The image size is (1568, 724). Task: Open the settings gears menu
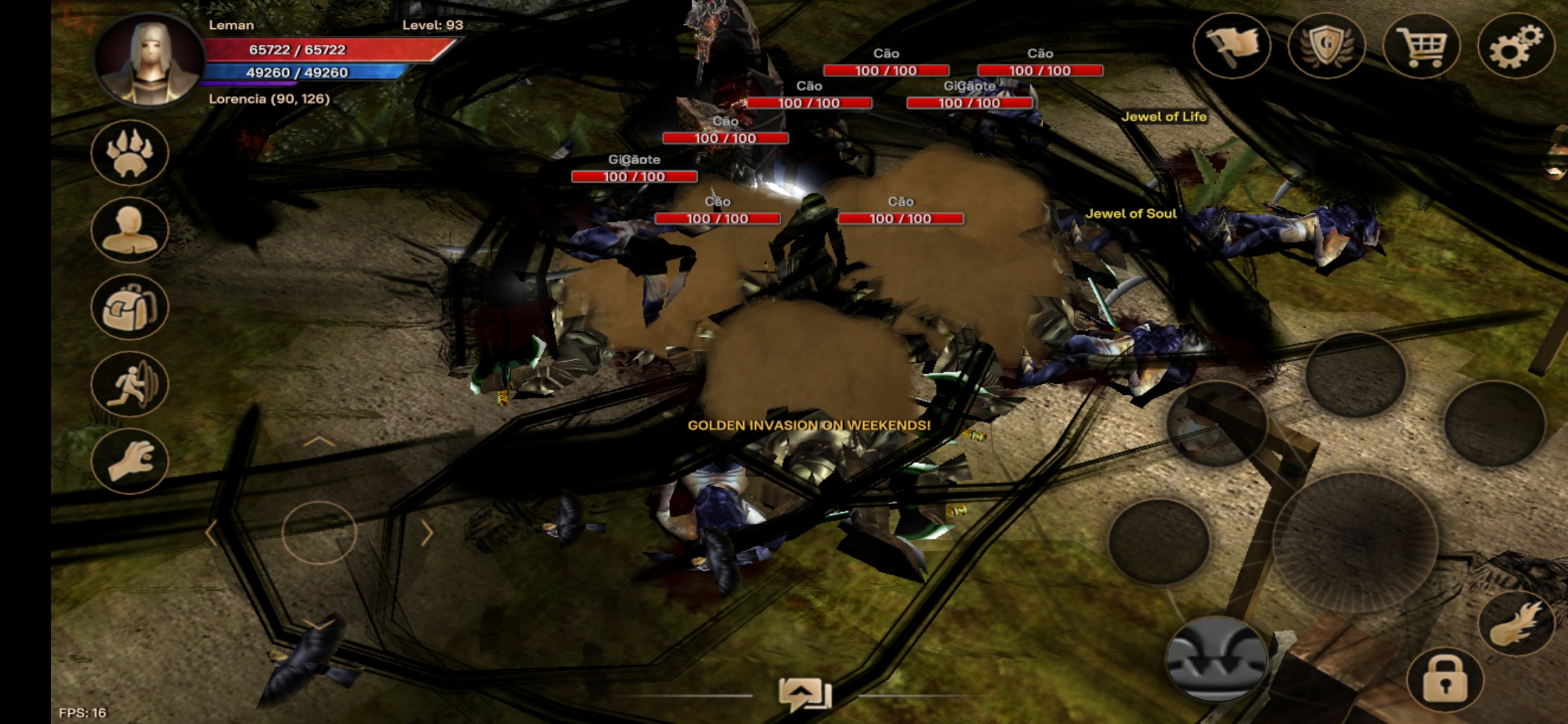click(1515, 46)
